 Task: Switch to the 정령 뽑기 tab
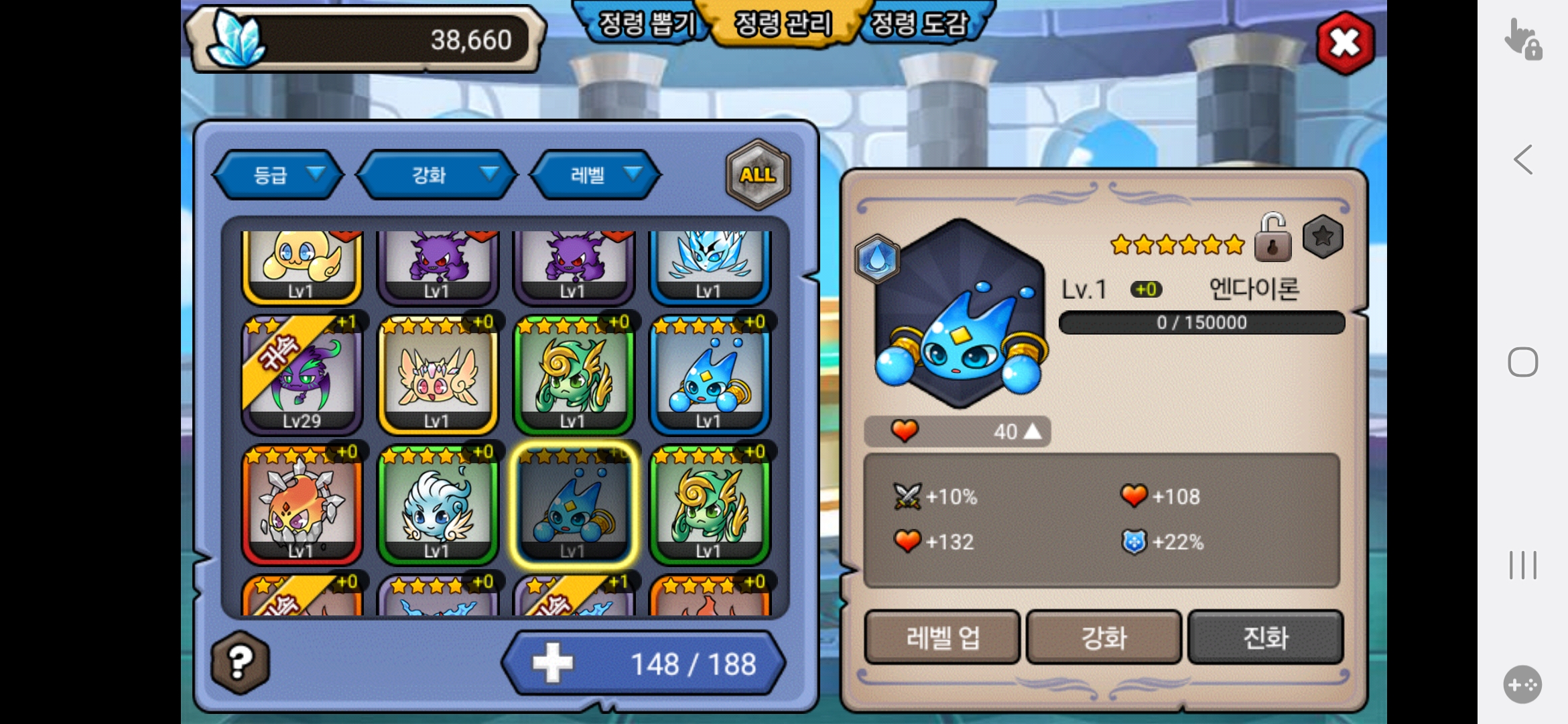(x=644, y=24)
